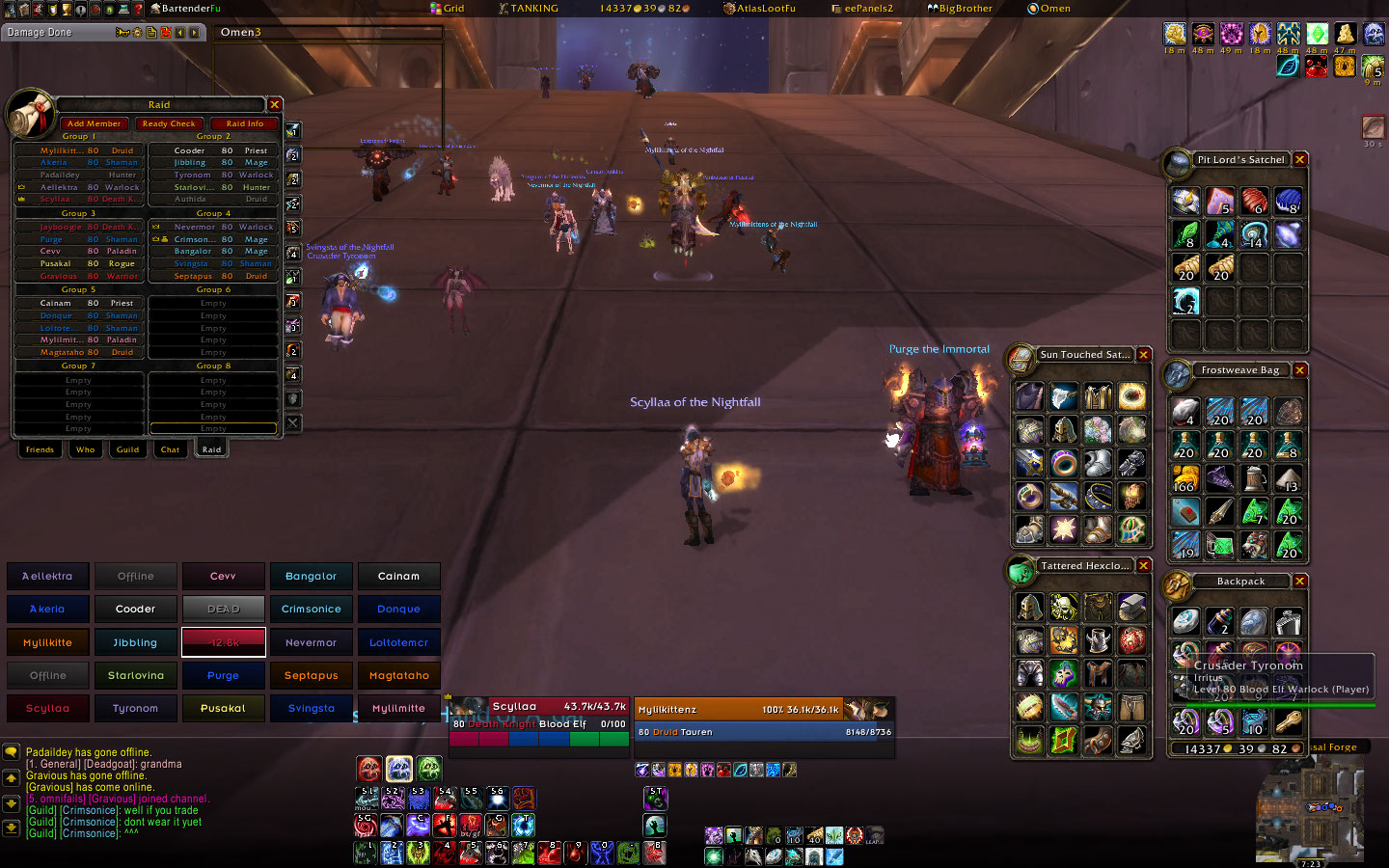1389x868 pixels.
Task: Open the Raid Info panel
Action: point(244,123)
